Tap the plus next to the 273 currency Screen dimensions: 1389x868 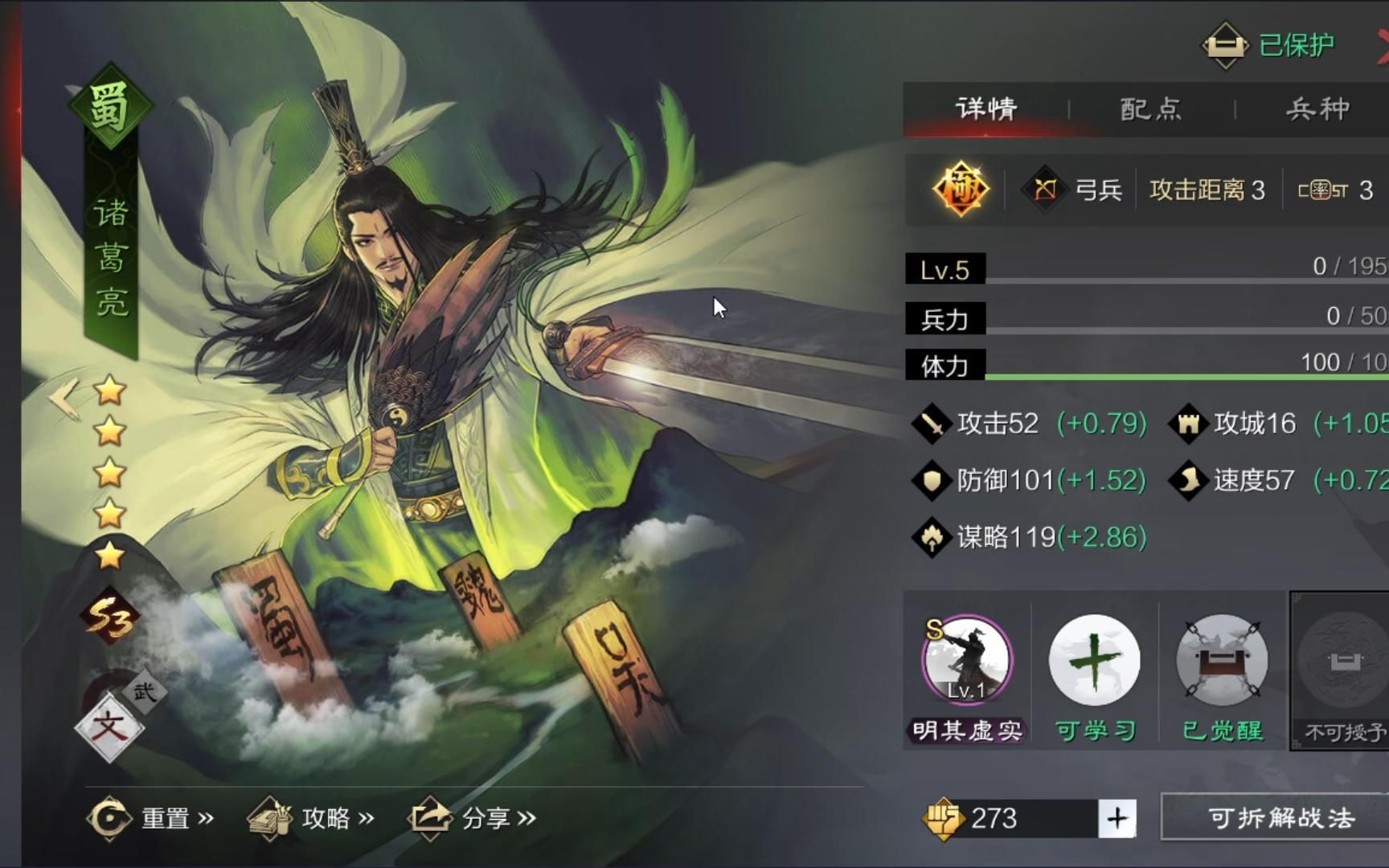(x=1116, y=818)
